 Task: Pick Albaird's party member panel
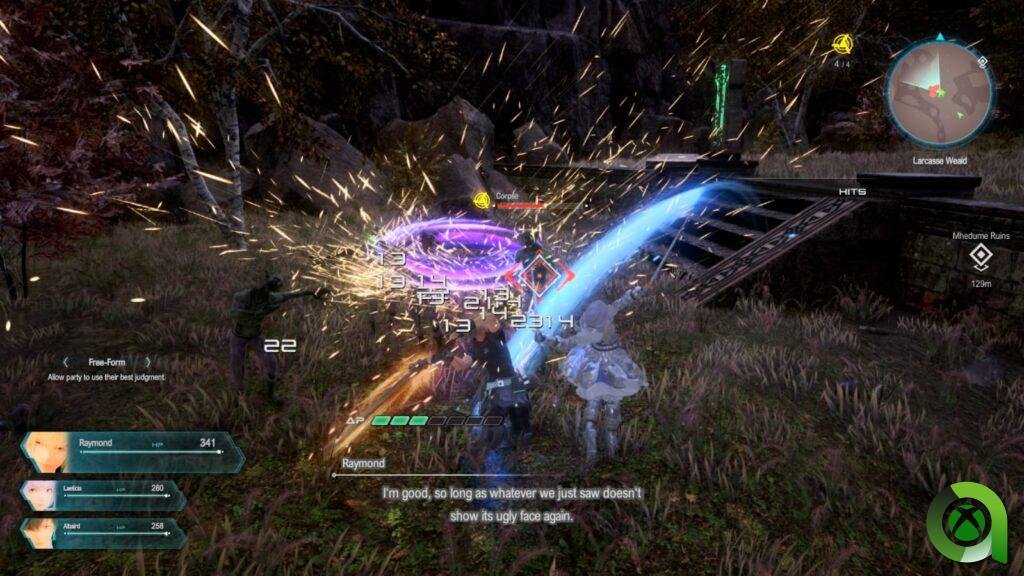102,532
